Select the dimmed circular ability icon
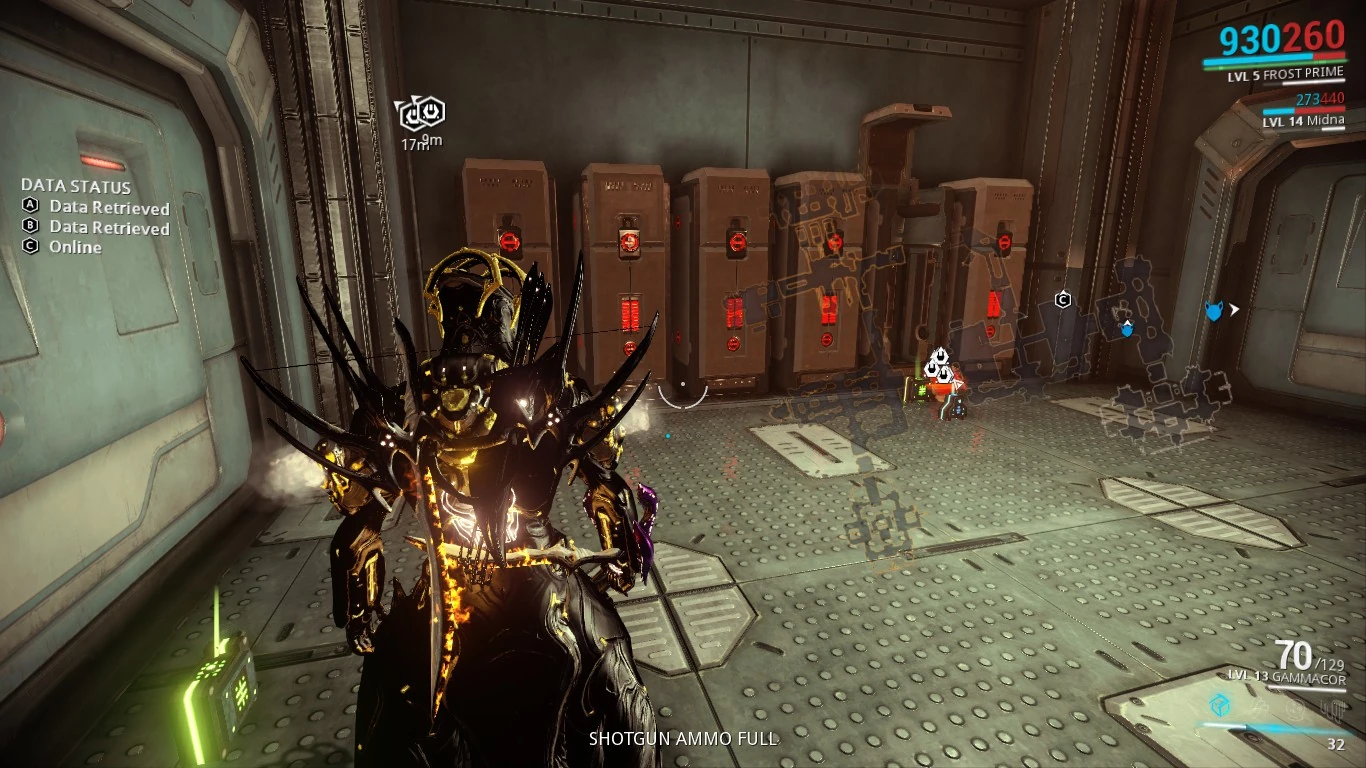1366x768 pixels. 1296,708
